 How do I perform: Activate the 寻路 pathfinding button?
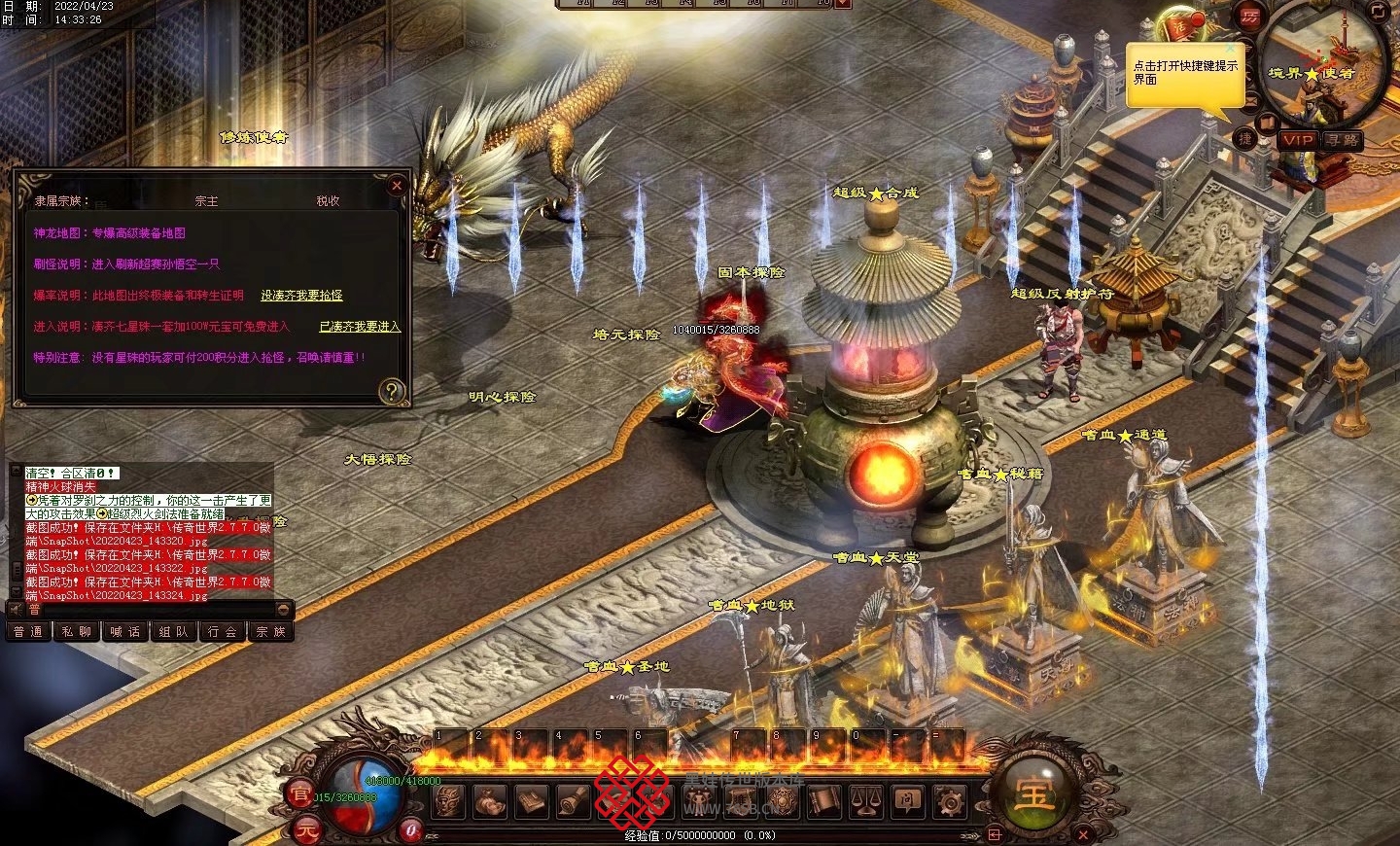[1342, 140]
